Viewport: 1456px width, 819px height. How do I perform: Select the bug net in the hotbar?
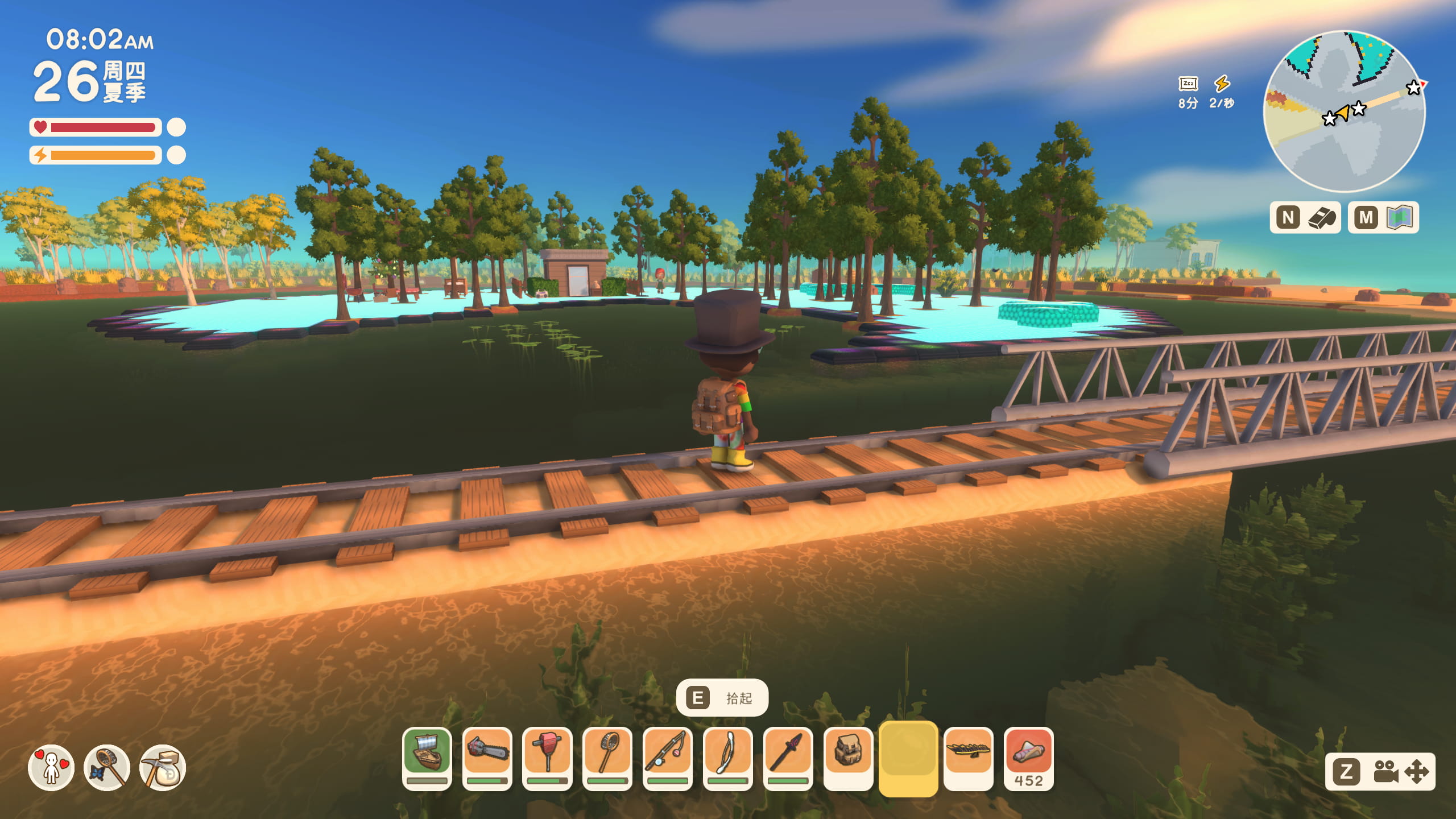607,758
